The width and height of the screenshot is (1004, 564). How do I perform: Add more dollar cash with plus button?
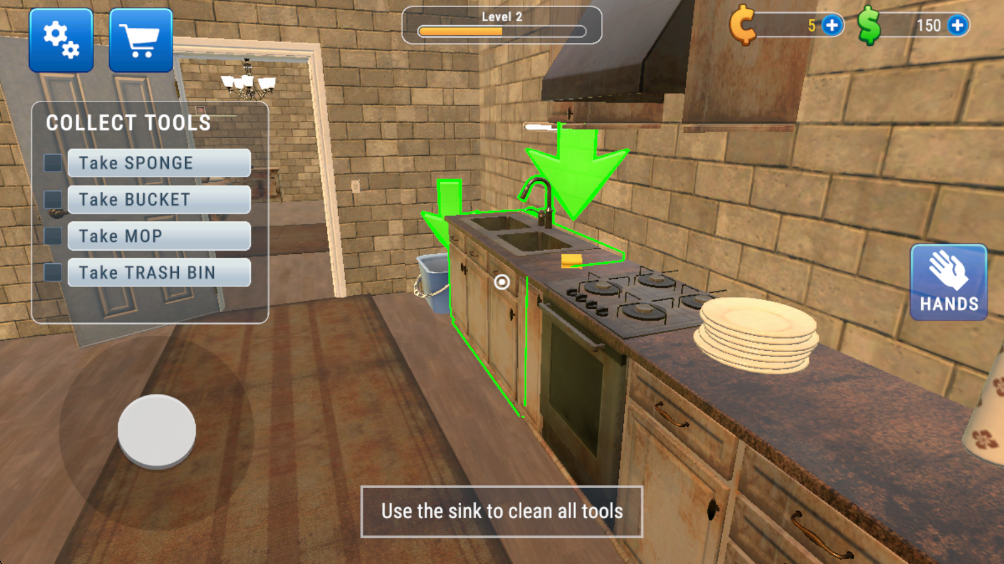click(957, 25)
